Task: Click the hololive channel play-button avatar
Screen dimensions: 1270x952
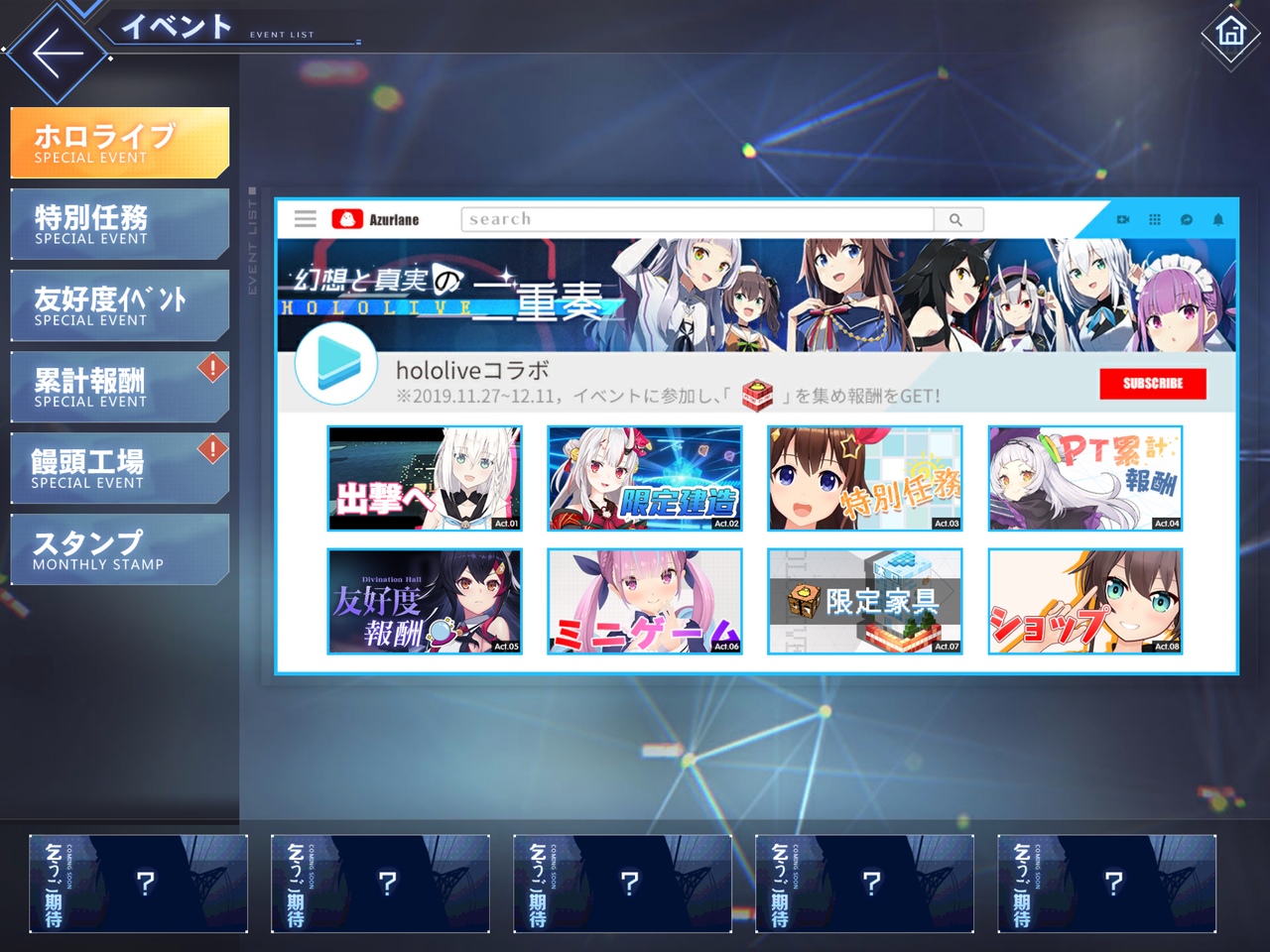Action: coord(336,363)
